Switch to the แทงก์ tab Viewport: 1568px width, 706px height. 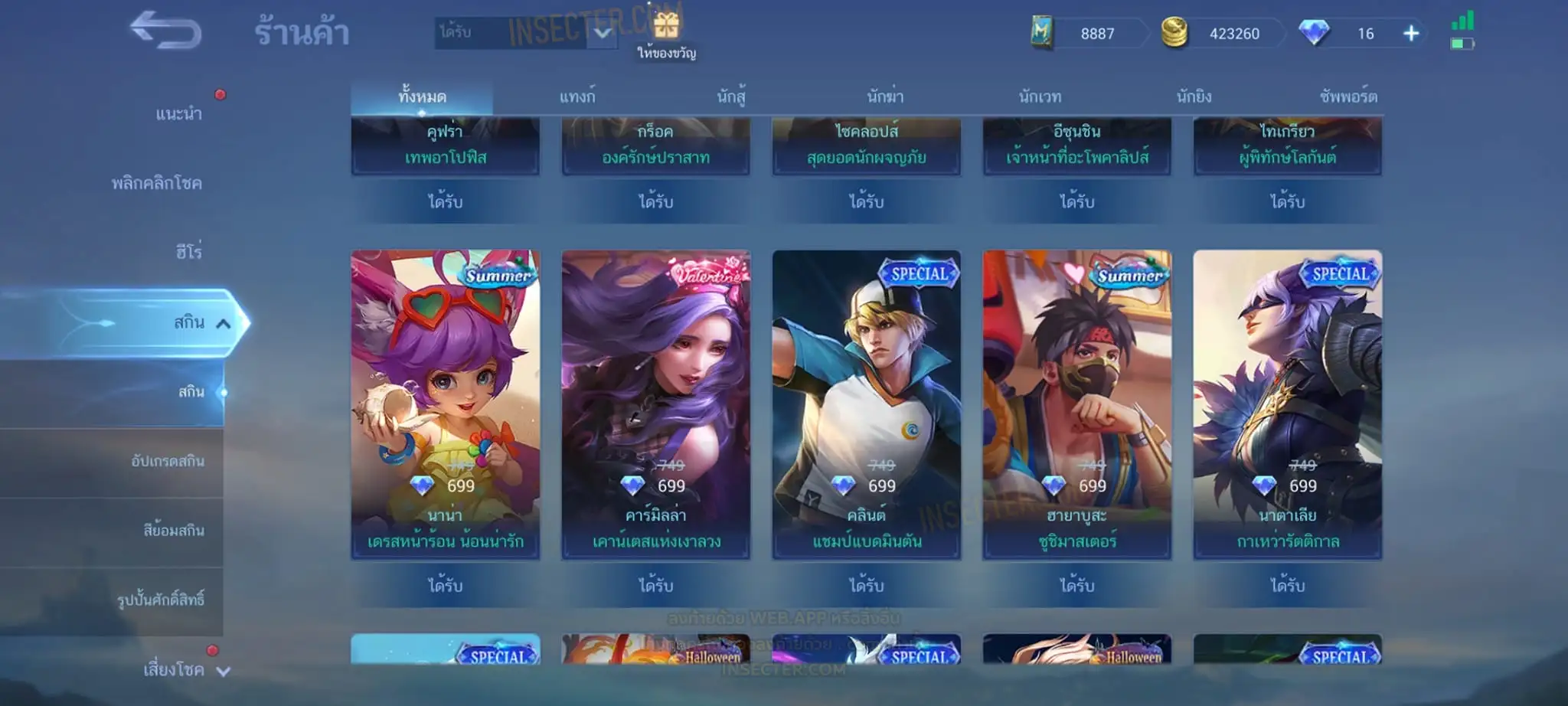577,97
